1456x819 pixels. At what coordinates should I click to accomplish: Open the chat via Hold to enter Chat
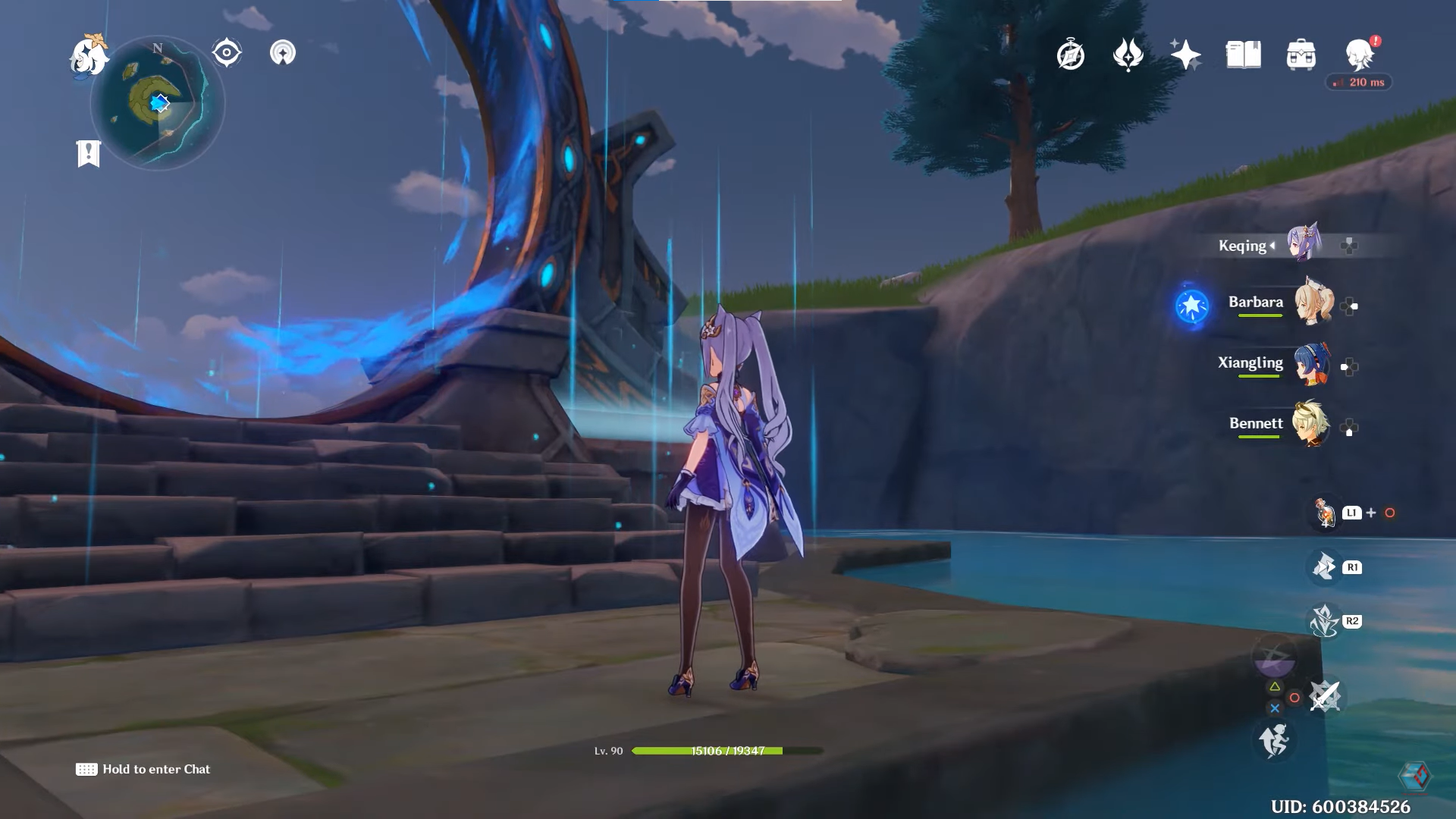click(x=143, y=769)
